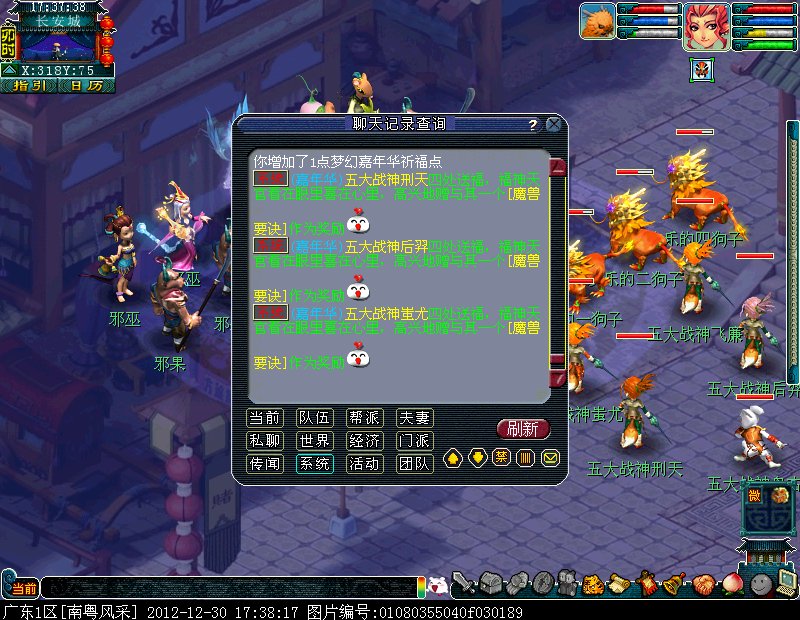800x620 pixels.
Task: Select the orange pet portrait
Action: tap(596, 22)
